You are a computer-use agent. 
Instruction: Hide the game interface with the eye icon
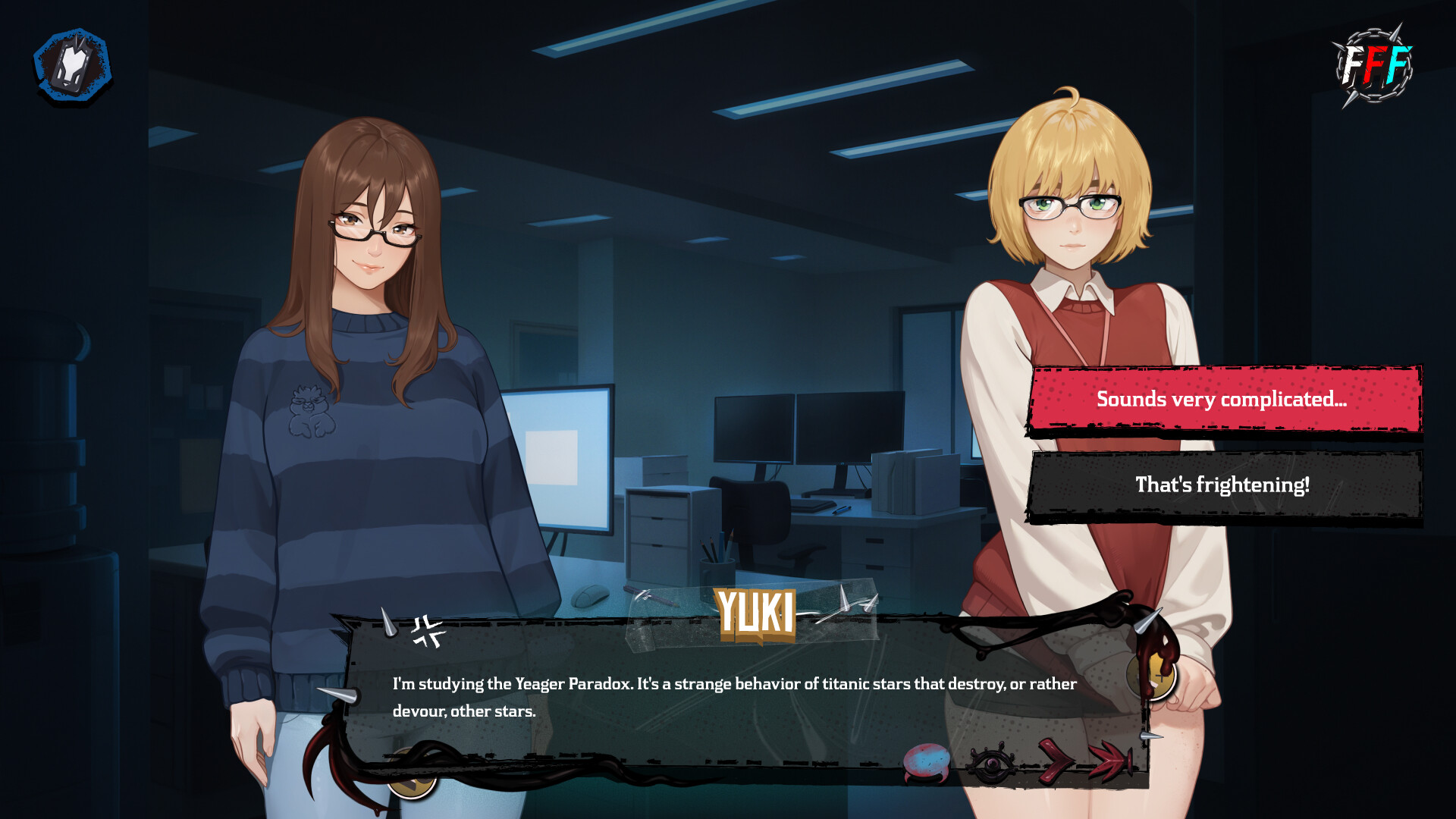(991, 766)
